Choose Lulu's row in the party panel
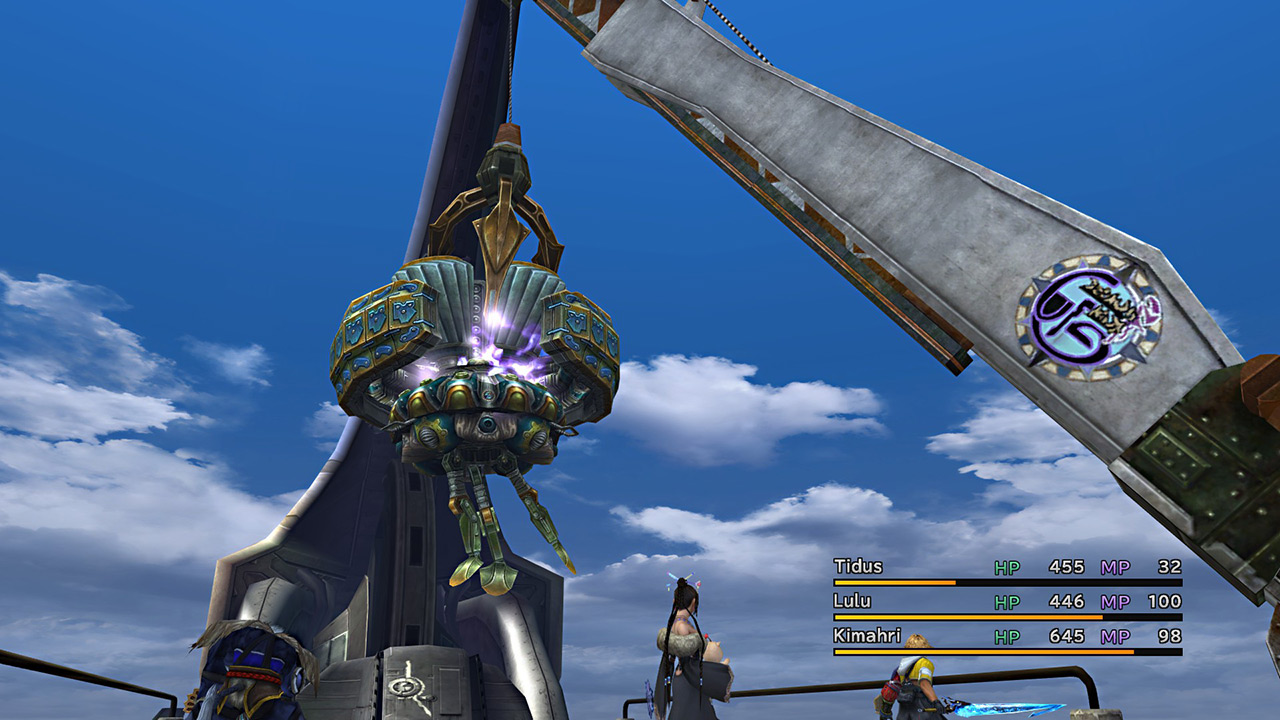Image resolution: width=1280 pixels, height=720 pixels. point(852,602)
